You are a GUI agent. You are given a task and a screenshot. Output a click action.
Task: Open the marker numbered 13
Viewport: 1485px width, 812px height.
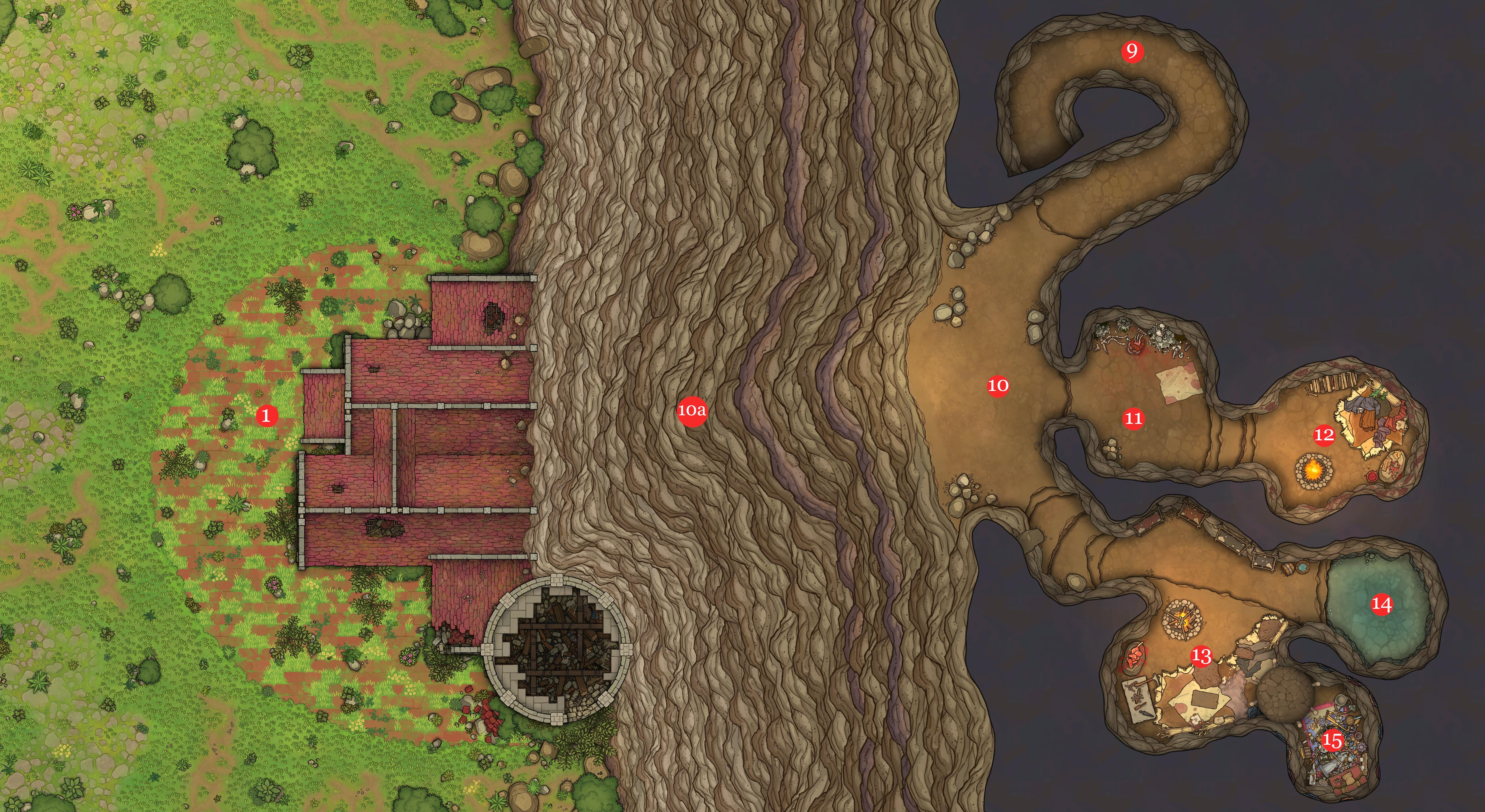tap(1201, 656)
